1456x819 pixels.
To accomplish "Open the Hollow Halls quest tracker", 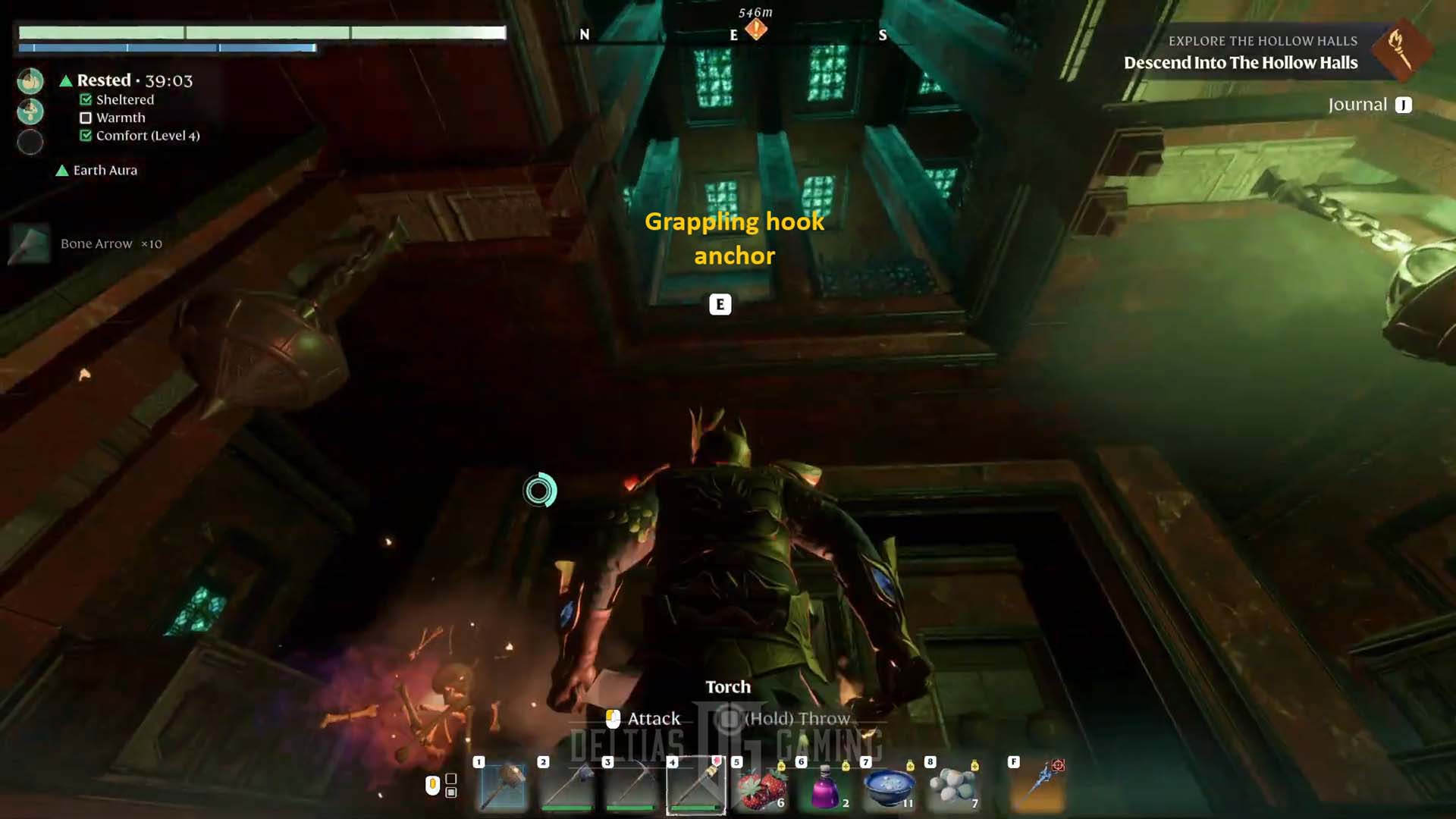I will click(x=1241, y=62).
